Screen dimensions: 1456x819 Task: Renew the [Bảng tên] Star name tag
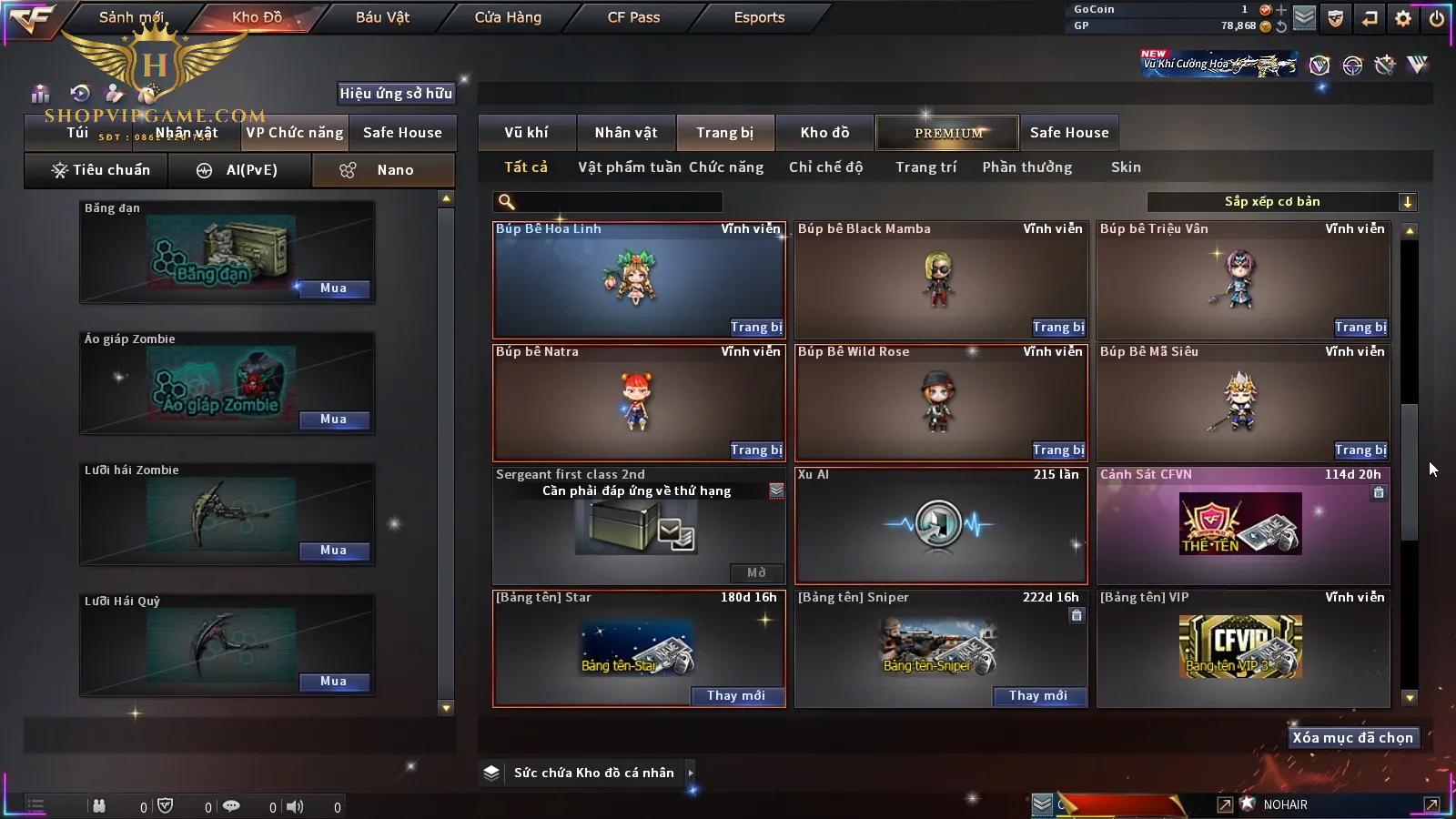(x=736, y=696)
